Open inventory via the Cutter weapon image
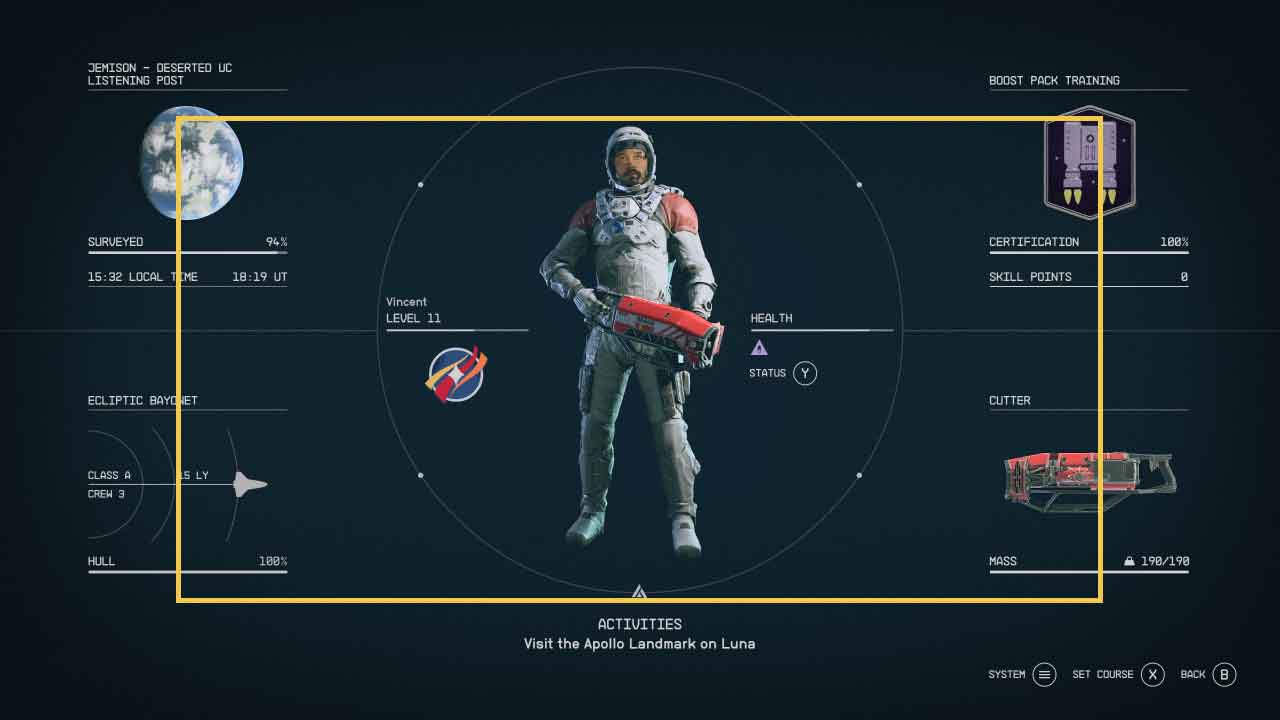Image resolution: width=1280 pixels, height=720 pixels. point(1090,480)
